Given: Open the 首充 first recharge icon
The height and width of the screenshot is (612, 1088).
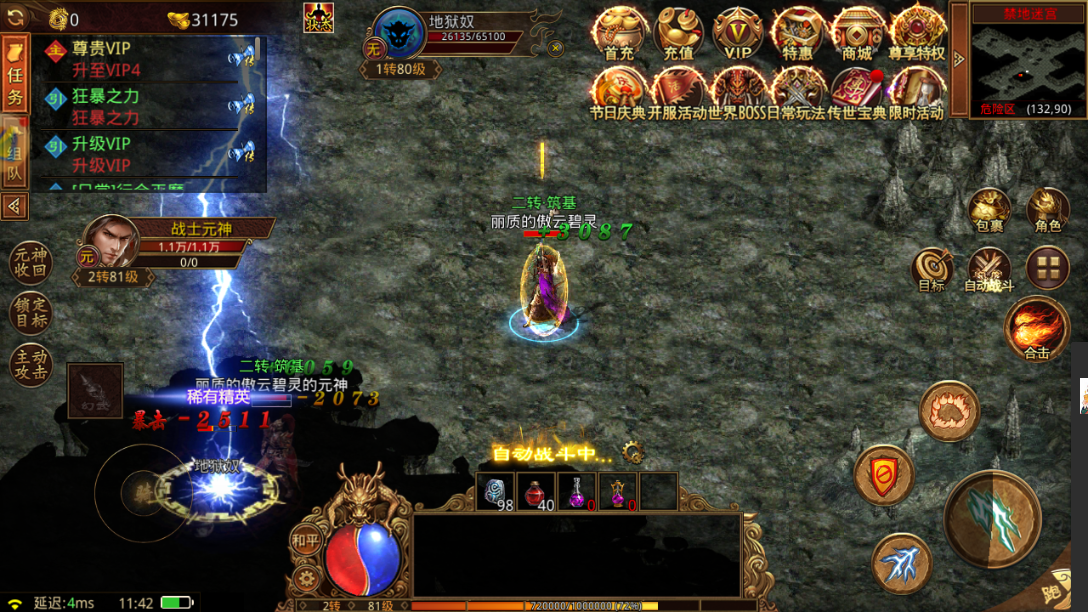Looking at the screenshot, I should coord(619,35).
